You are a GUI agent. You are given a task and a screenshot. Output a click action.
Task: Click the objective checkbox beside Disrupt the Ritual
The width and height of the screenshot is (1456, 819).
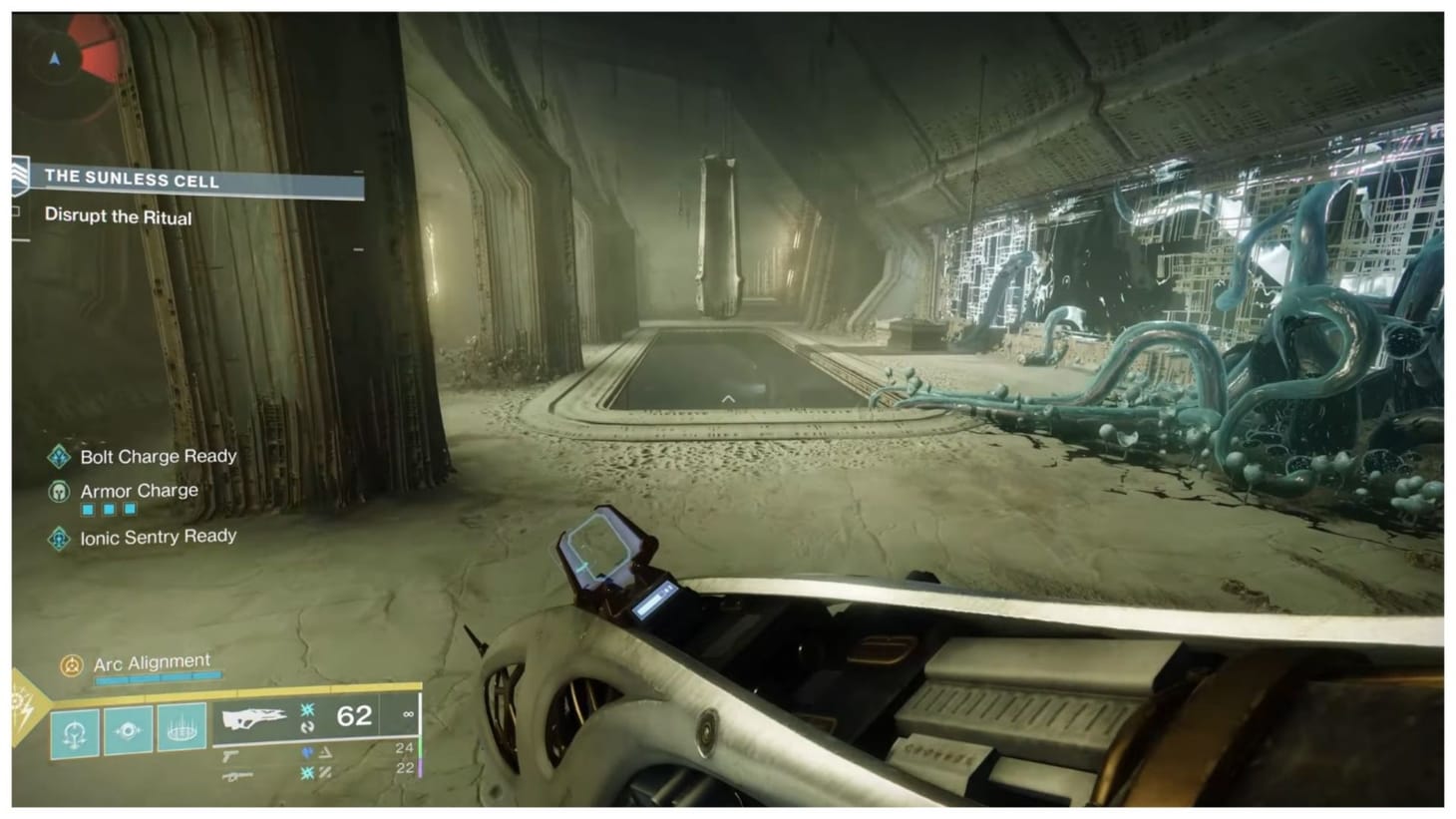18,211
